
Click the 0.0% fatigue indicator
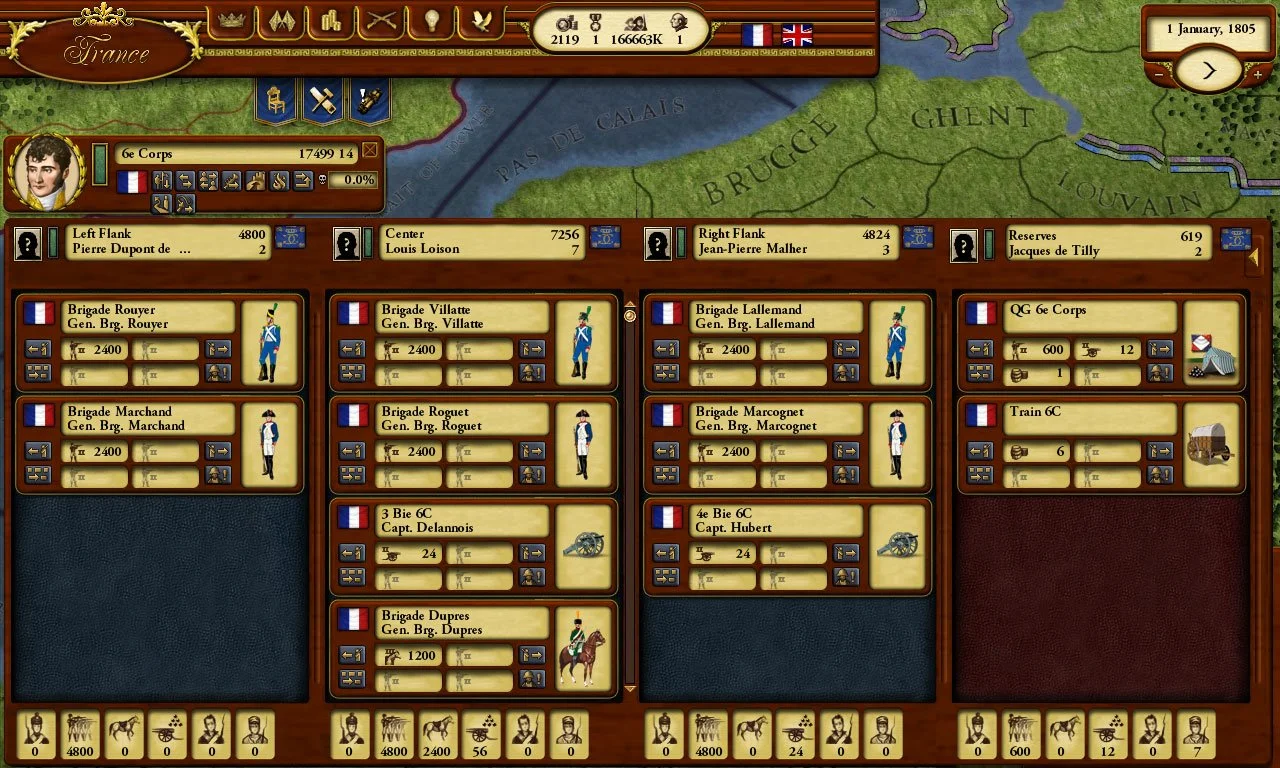[352, 181]
